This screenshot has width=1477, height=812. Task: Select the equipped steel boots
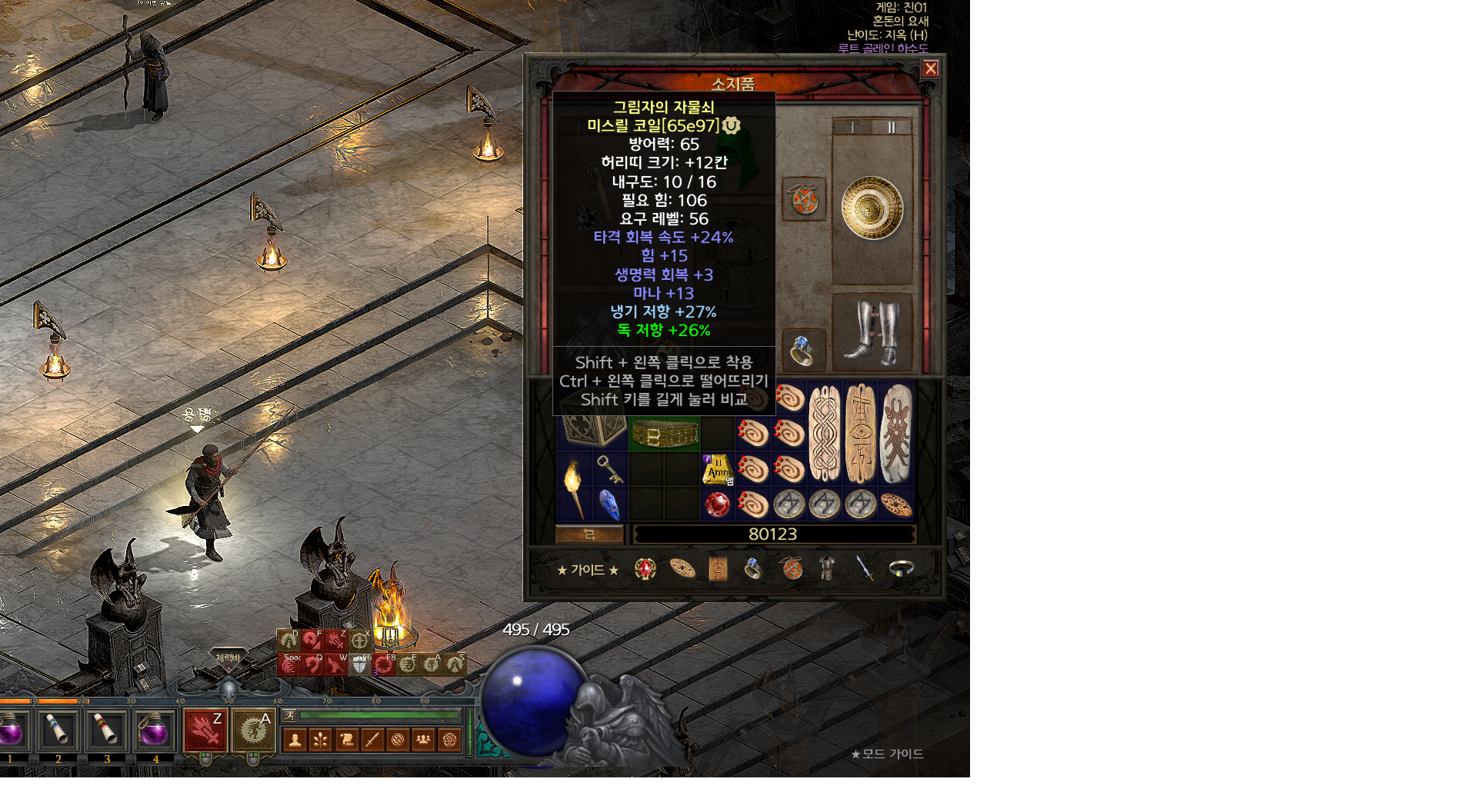(872, 332)
